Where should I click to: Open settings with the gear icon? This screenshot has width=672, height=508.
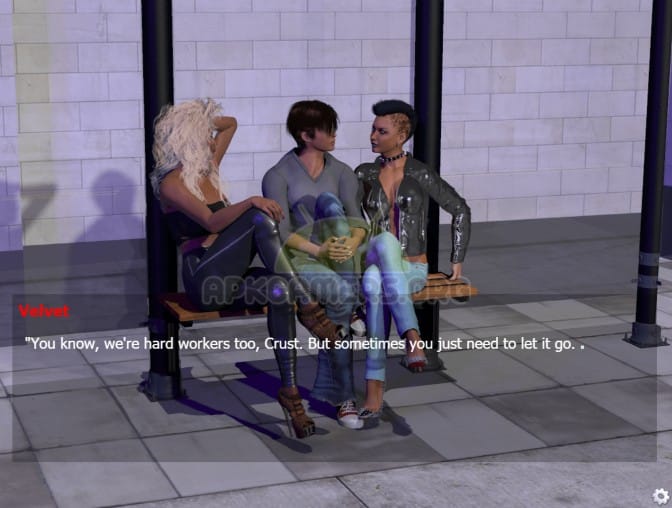click(x=660, y=495)
